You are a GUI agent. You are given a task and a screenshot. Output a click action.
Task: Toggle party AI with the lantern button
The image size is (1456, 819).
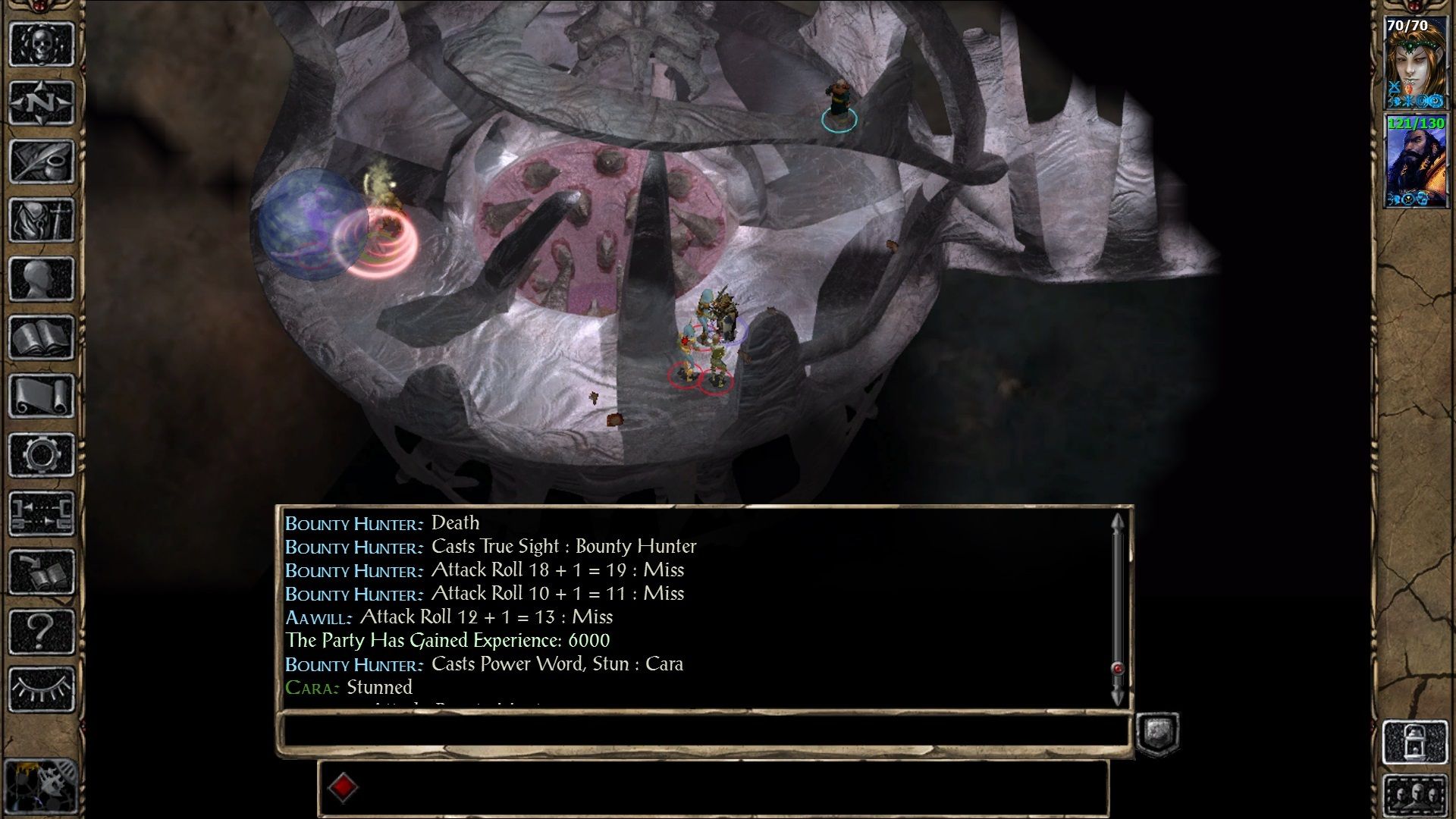[1415, 742]
